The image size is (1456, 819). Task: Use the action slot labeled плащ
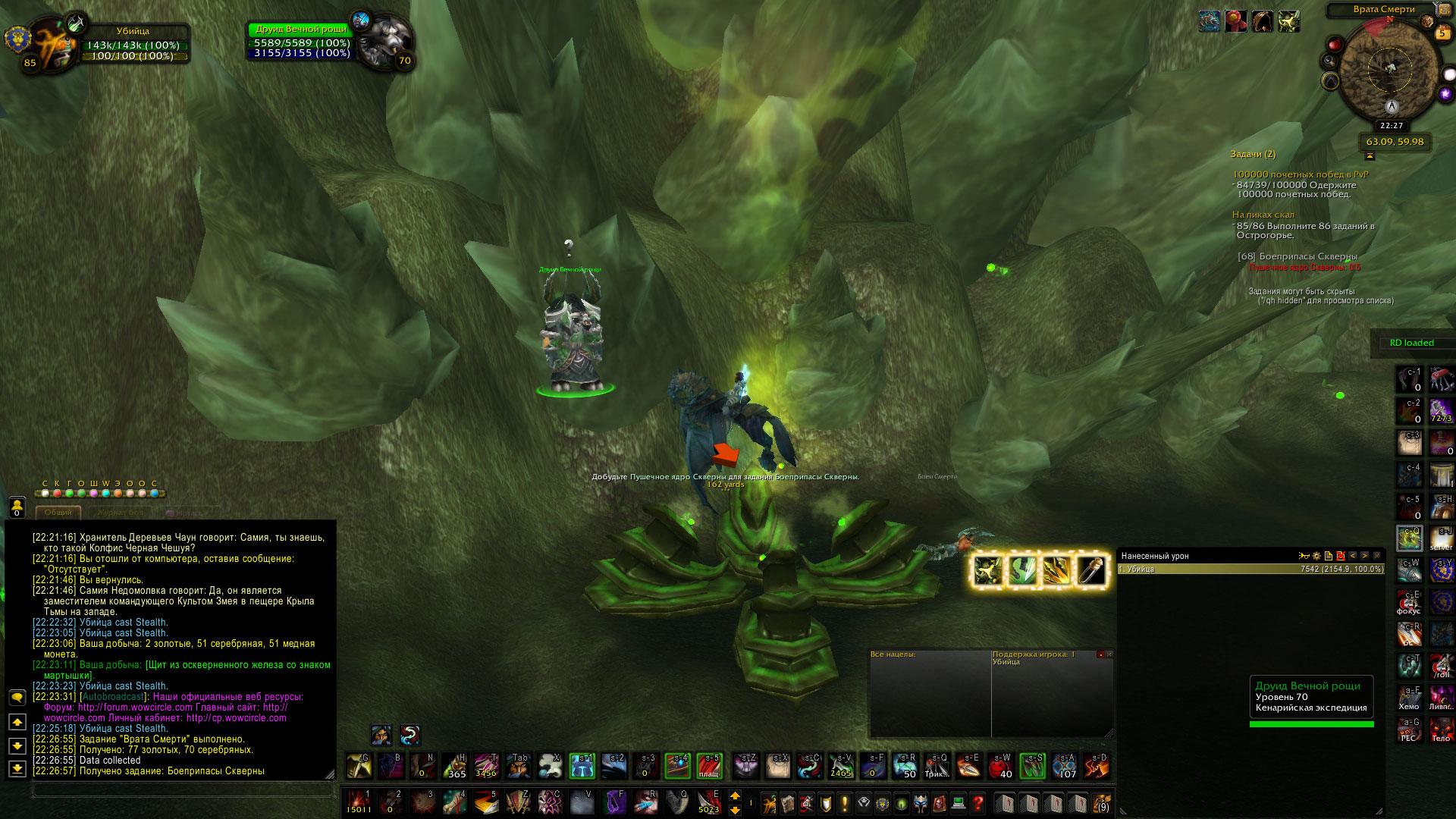coord(709,766)
